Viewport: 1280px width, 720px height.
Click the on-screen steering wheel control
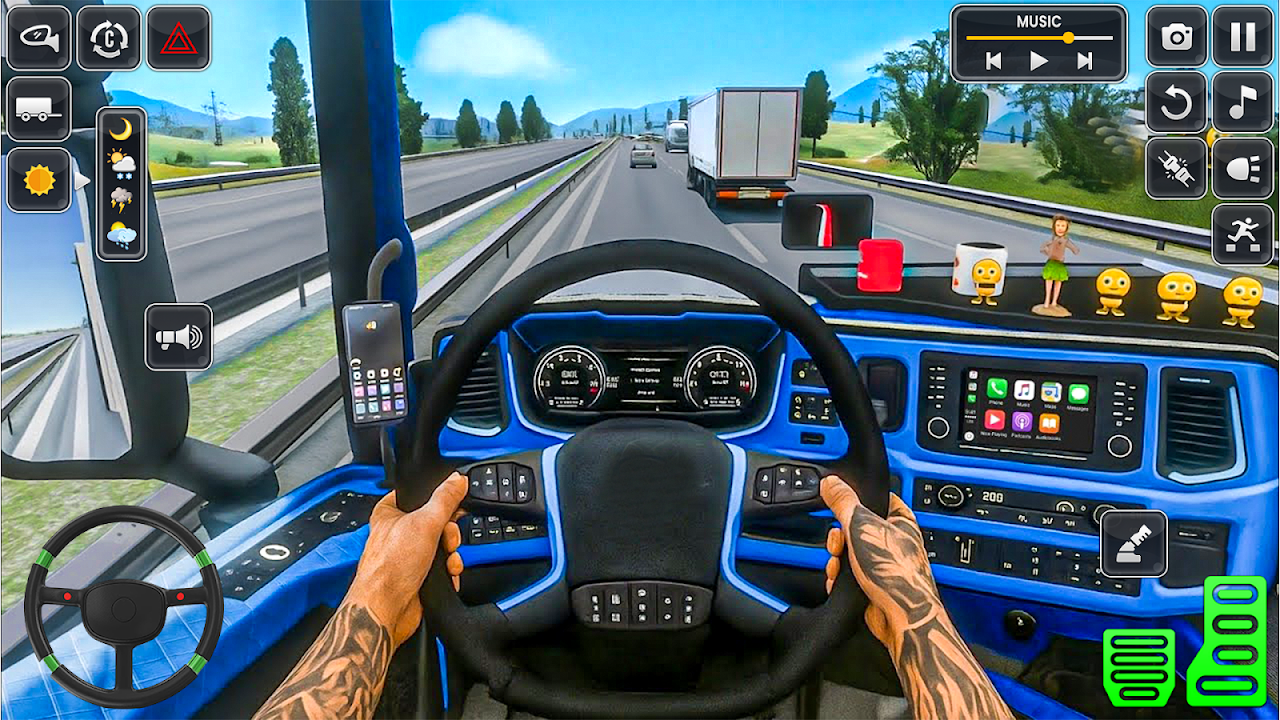[x=123, y=606]
